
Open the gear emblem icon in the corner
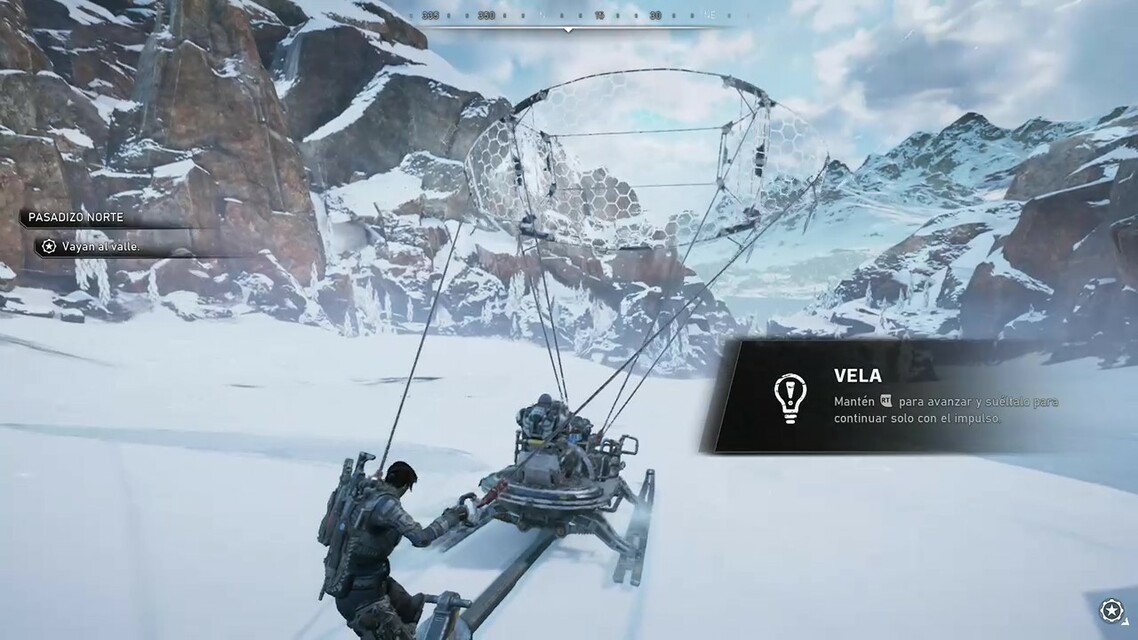(1113, 611)
